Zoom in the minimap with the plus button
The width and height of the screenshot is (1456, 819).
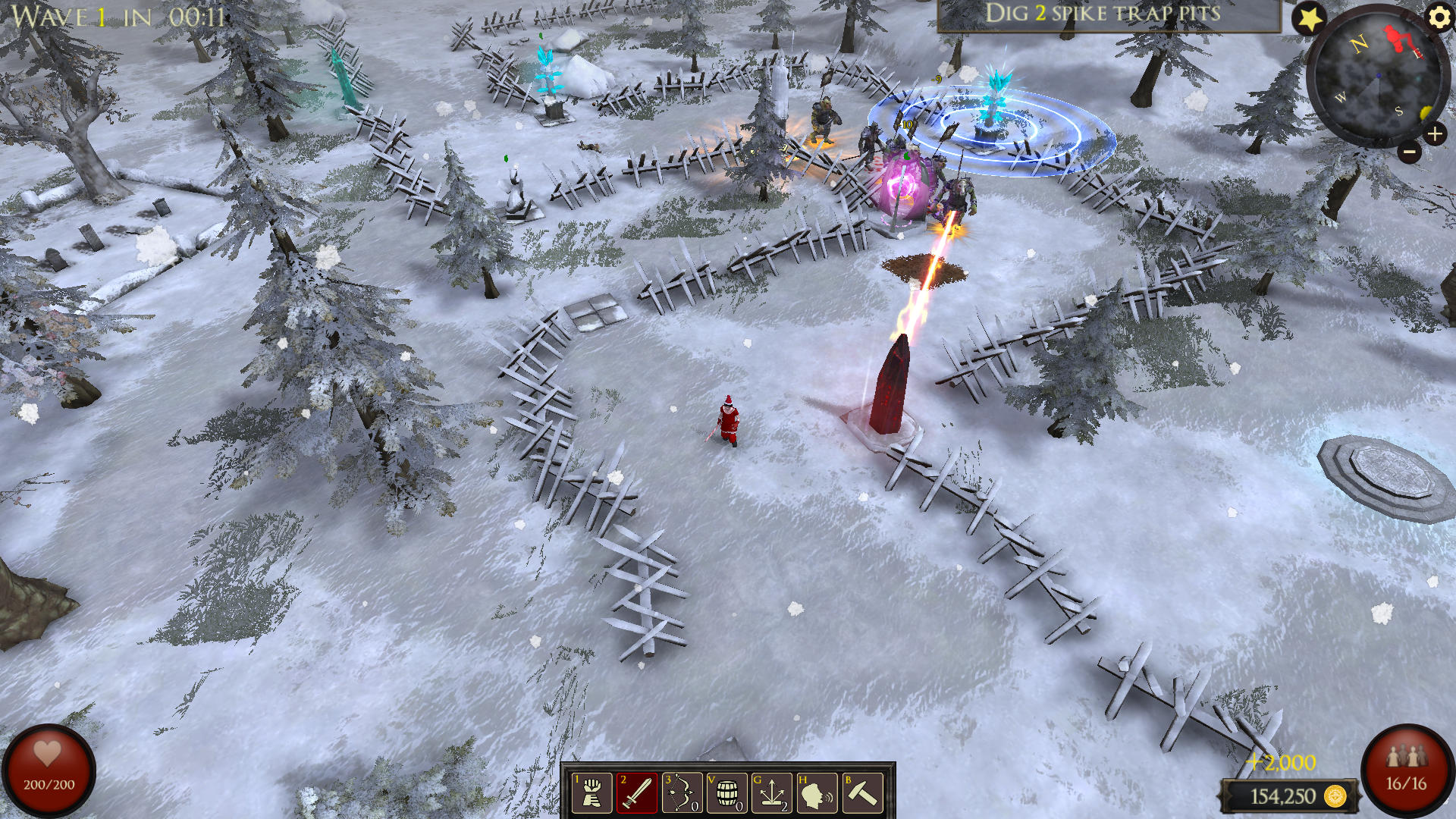[x=1436, y=135]
